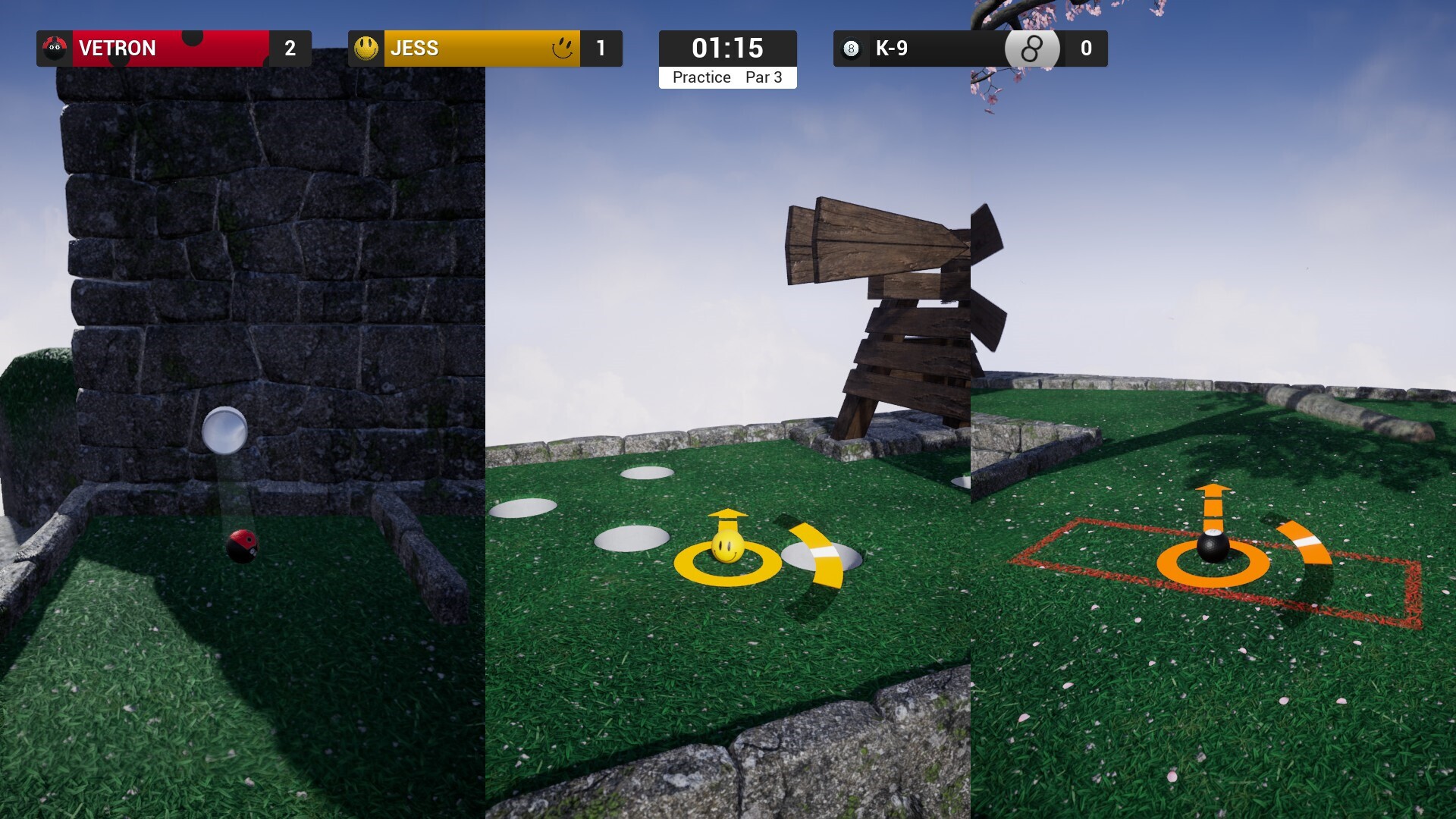Open the match timer showing 01:15
Viewport: 1456px width, 819px height.
point(727,48)
